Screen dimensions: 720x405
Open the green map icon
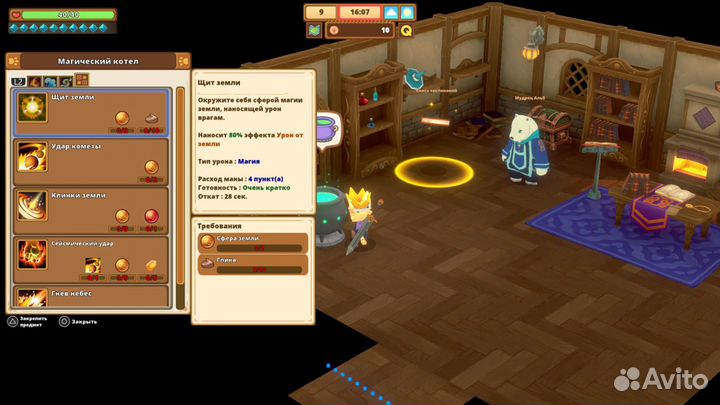[313, 30]
